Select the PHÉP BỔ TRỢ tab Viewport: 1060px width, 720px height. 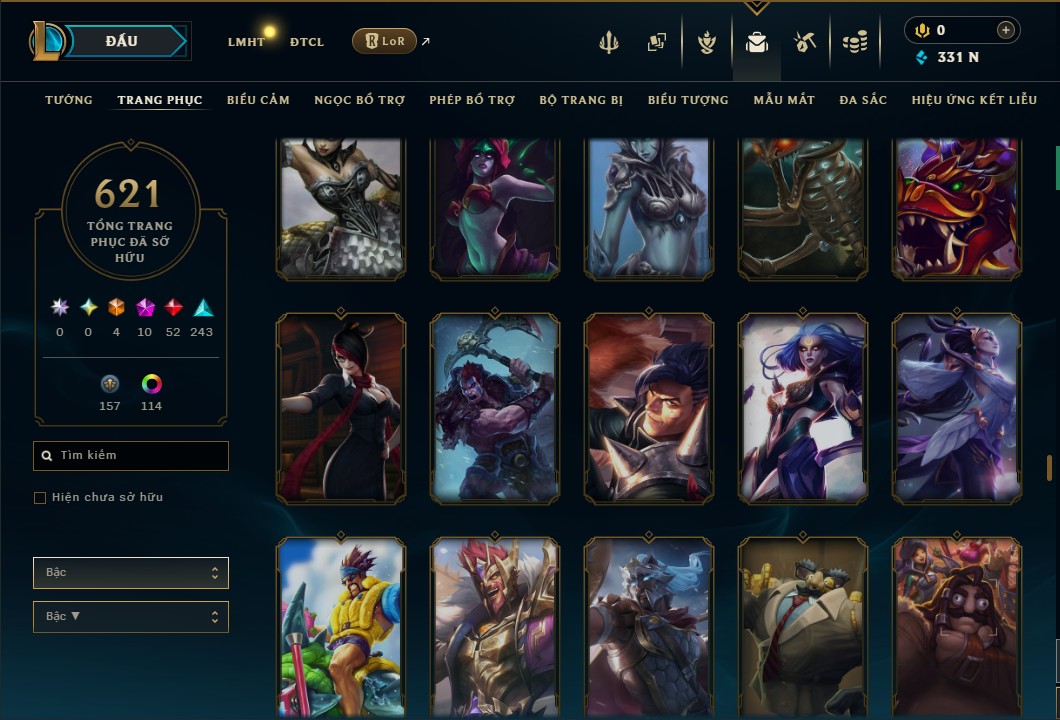472,100
